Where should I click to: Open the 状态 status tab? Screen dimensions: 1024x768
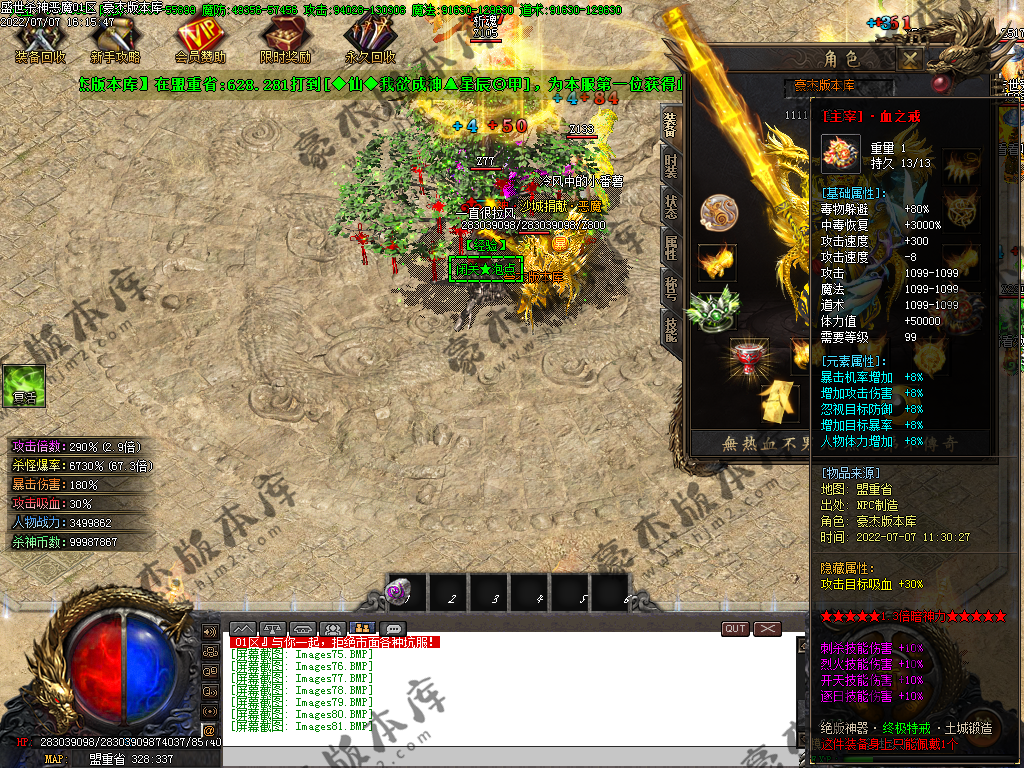click(670, 205)
